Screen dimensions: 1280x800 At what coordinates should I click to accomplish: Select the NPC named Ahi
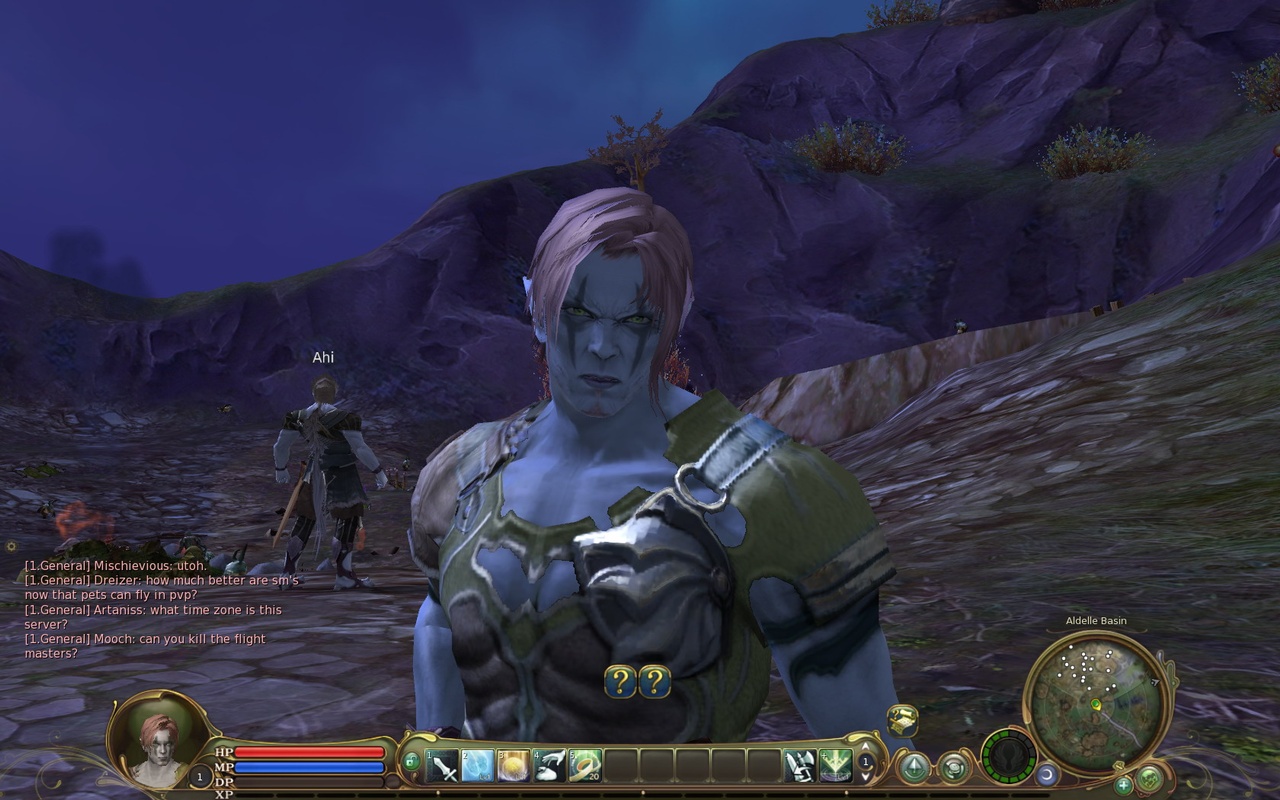pos(324,460)
